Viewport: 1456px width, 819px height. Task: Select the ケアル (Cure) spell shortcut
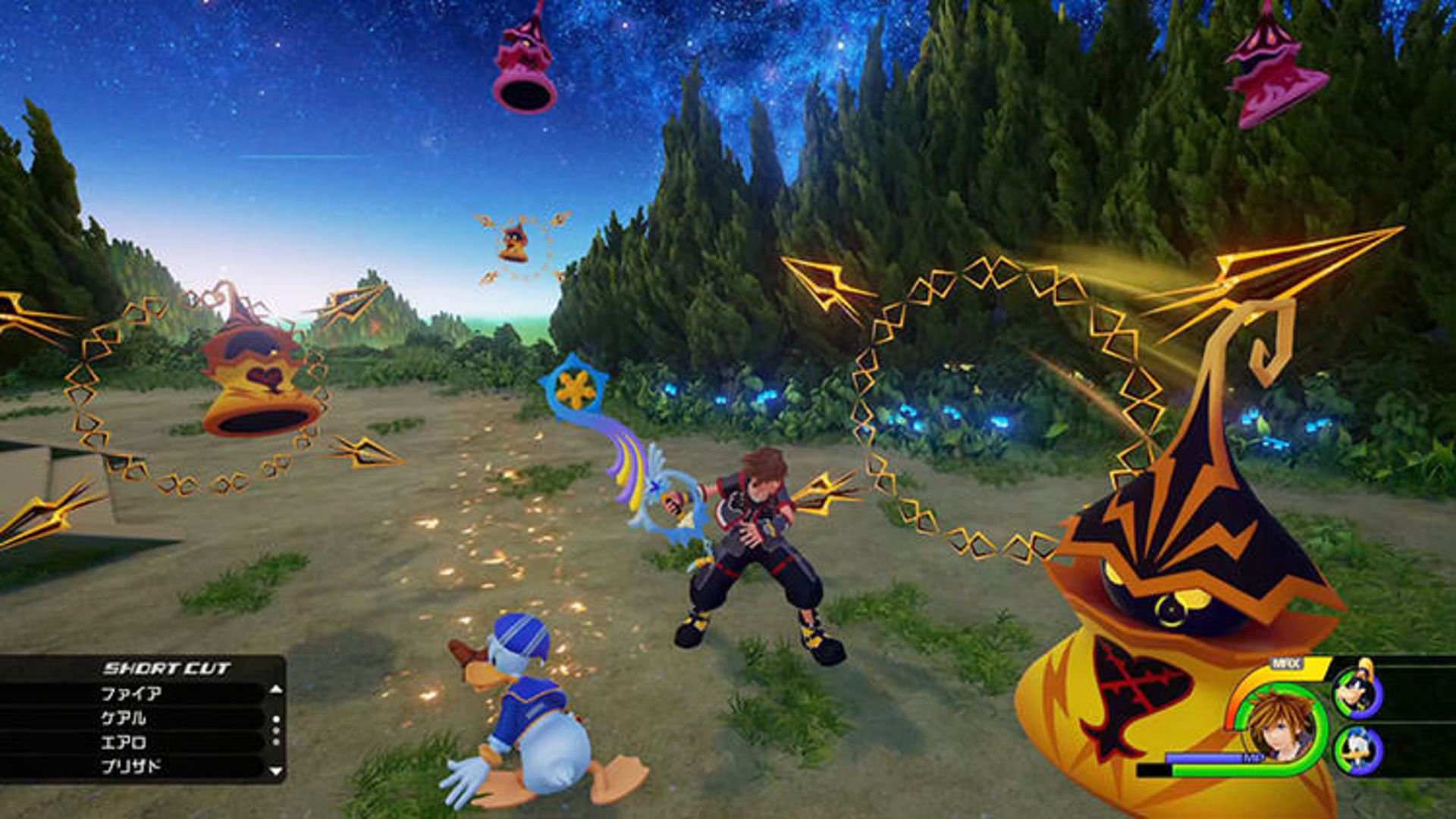124,717
